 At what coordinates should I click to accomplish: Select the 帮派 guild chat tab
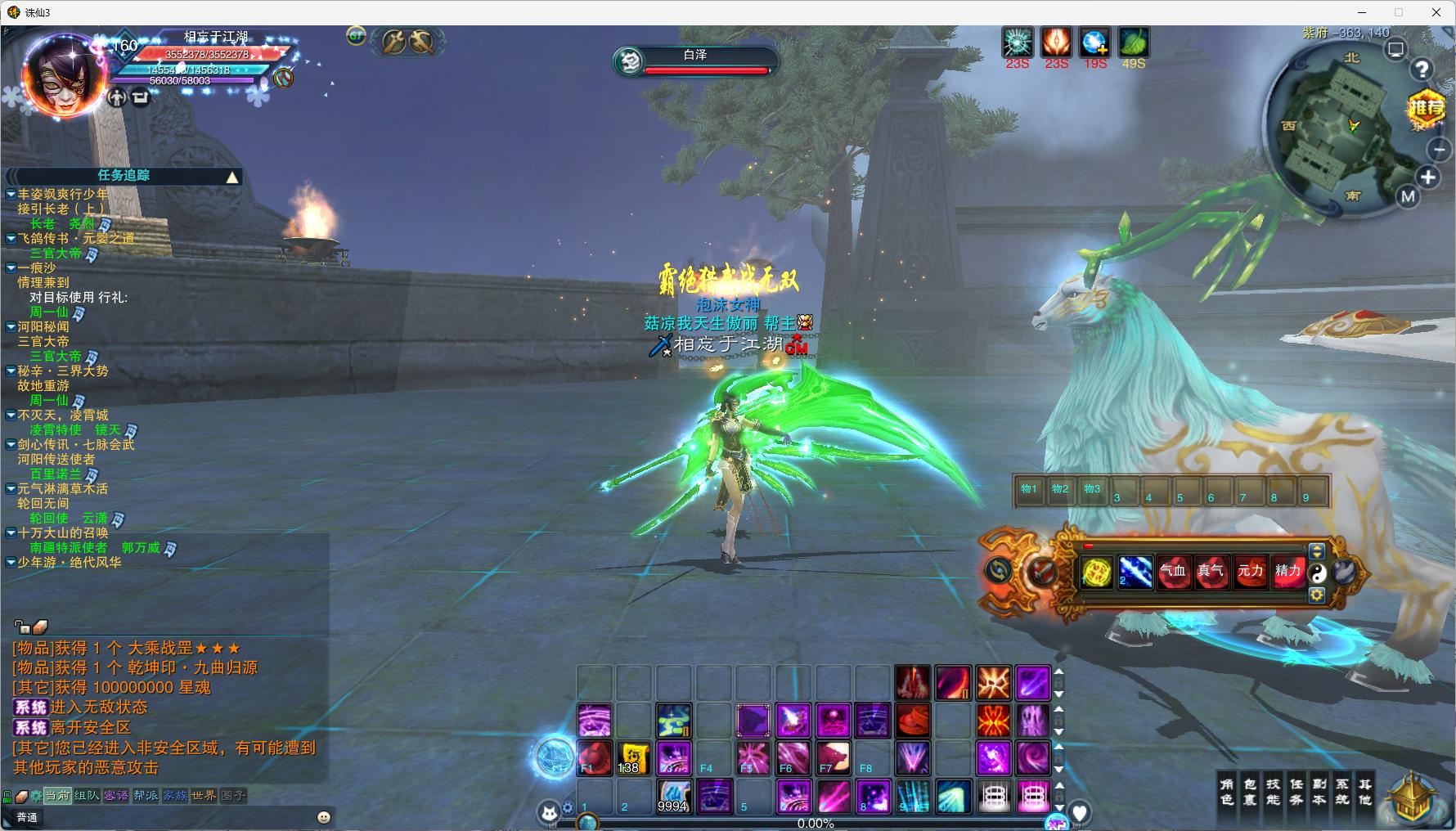[x=146, y=795]
